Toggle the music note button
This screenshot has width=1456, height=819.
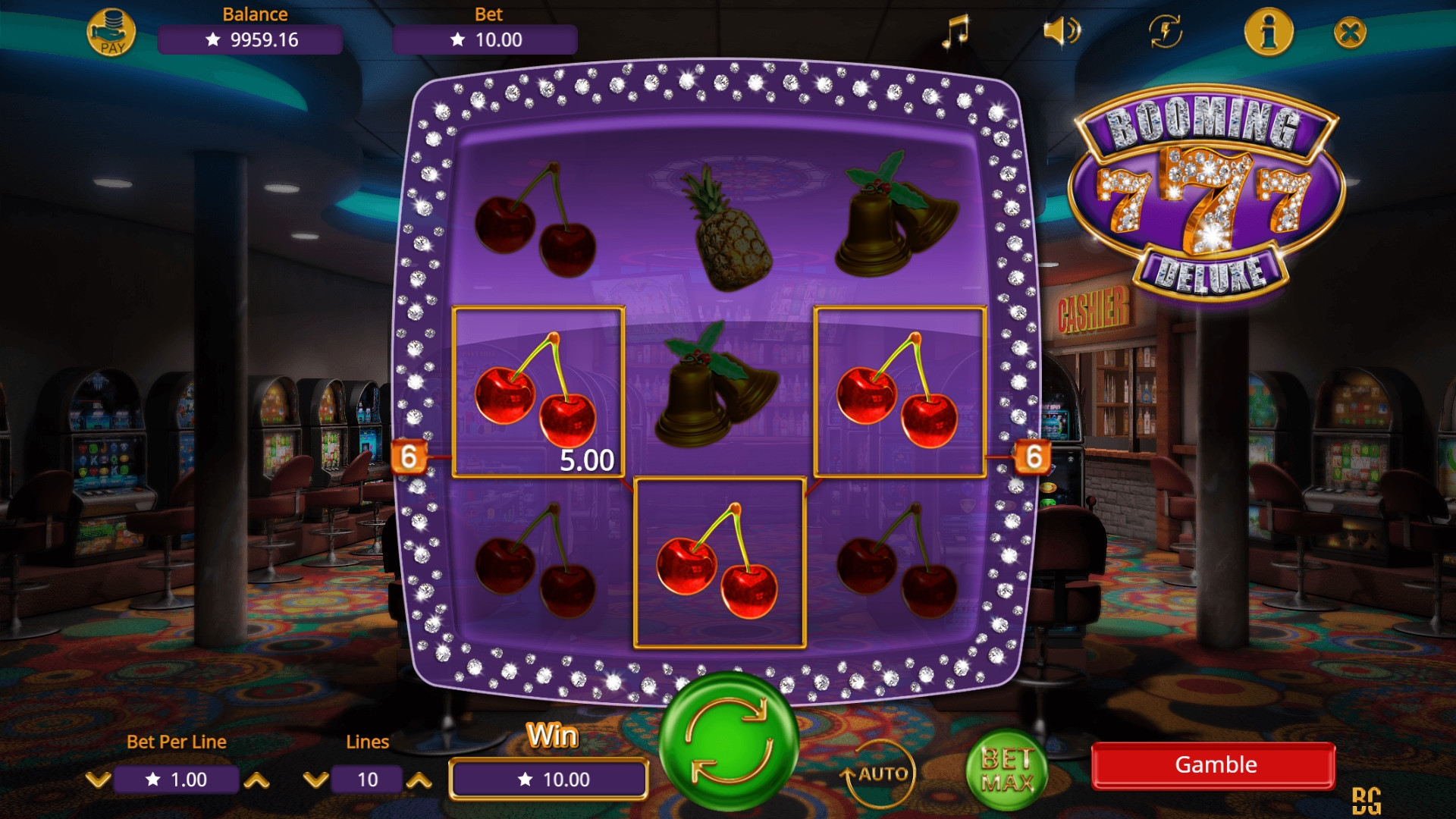coord(955,32)
